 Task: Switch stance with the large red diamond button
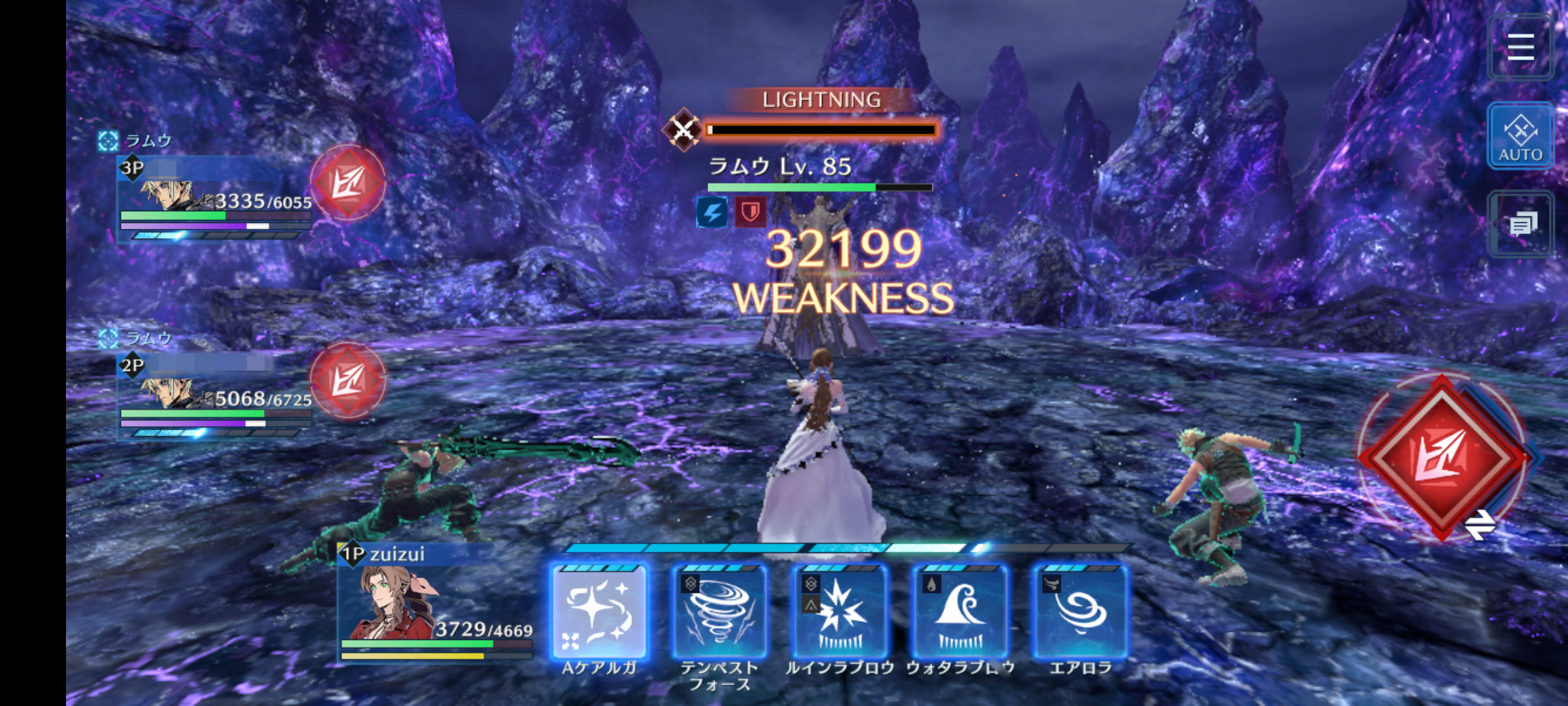click(1443, 458)
